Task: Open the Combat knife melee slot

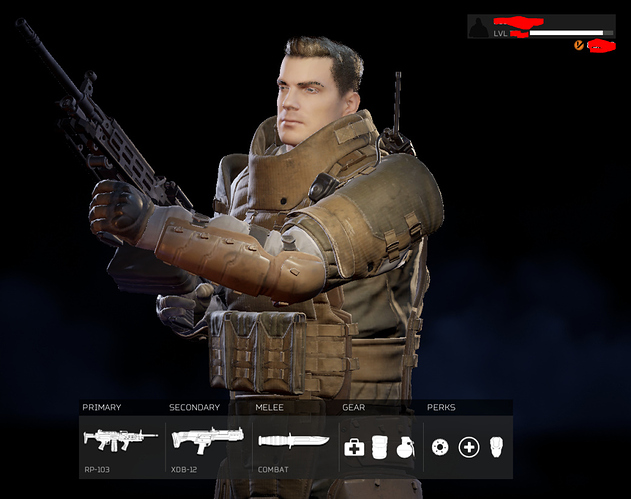Action: 290,441
